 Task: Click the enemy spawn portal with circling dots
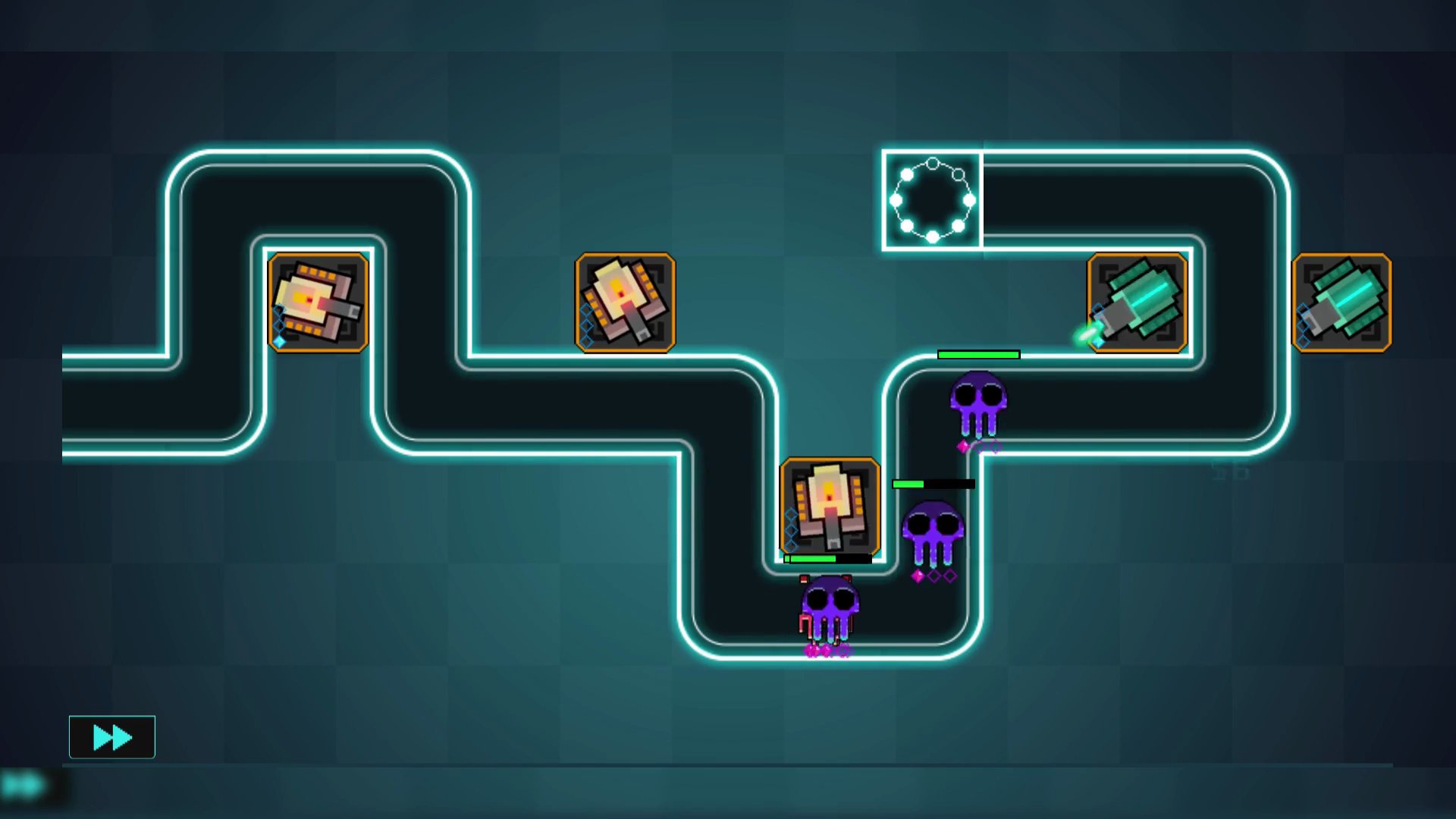tap(933, 197)
